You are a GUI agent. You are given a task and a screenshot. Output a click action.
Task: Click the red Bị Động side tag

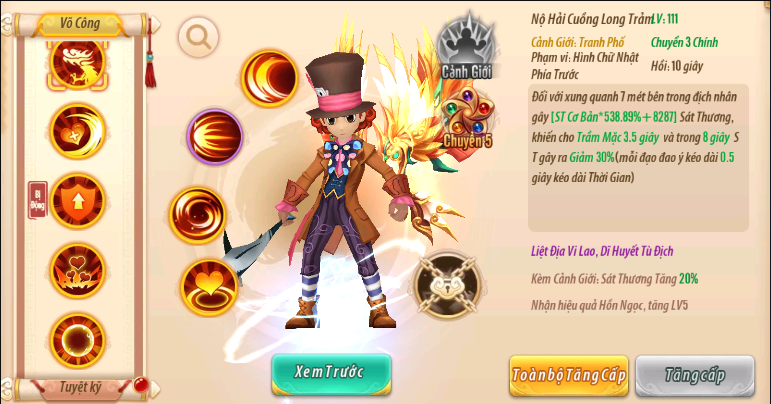point(37,200)
